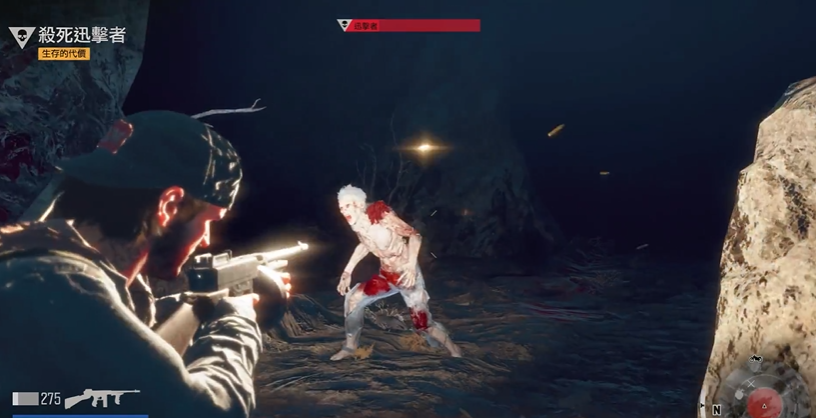This screenshot has width=816, height=418.
Task: Click the 殺死迅擊者 objective tracker
Action: (x=82, y=35)
